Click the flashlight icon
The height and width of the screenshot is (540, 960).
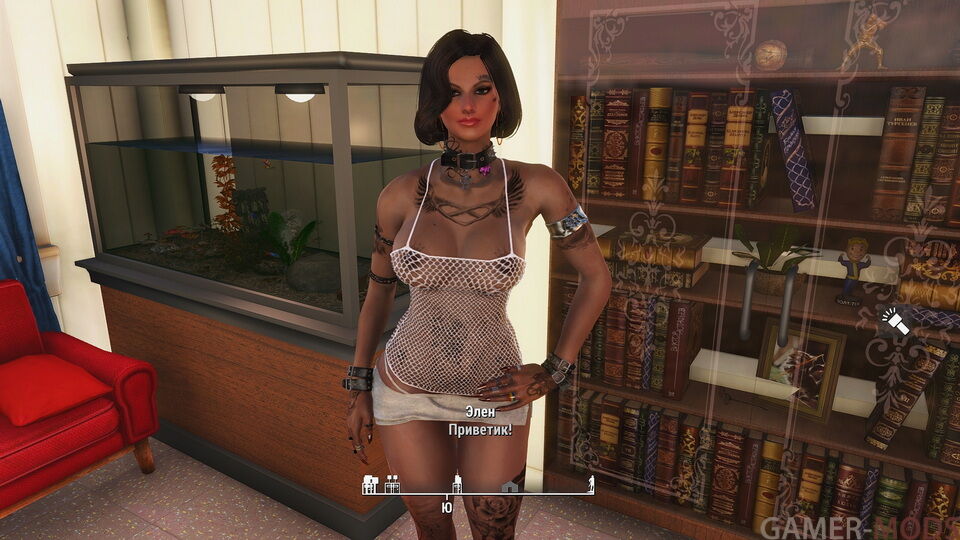click(x=896, y=322)
